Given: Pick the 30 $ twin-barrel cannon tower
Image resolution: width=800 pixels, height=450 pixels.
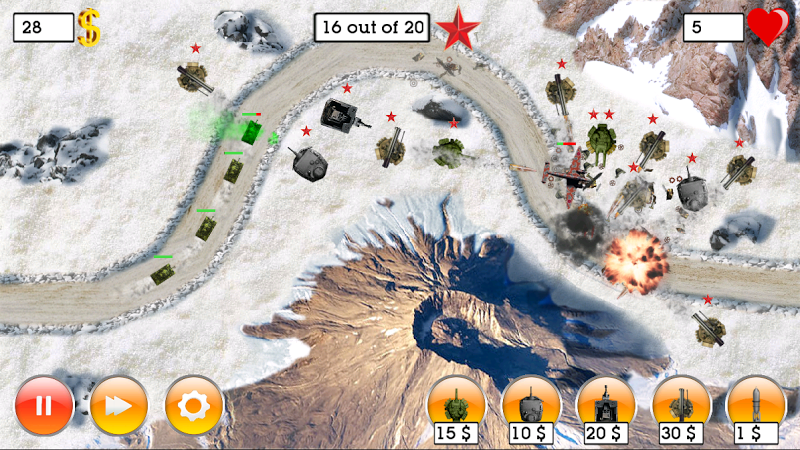Looking at the screenshot, I should pyautogui.click(x=681, y=405).
